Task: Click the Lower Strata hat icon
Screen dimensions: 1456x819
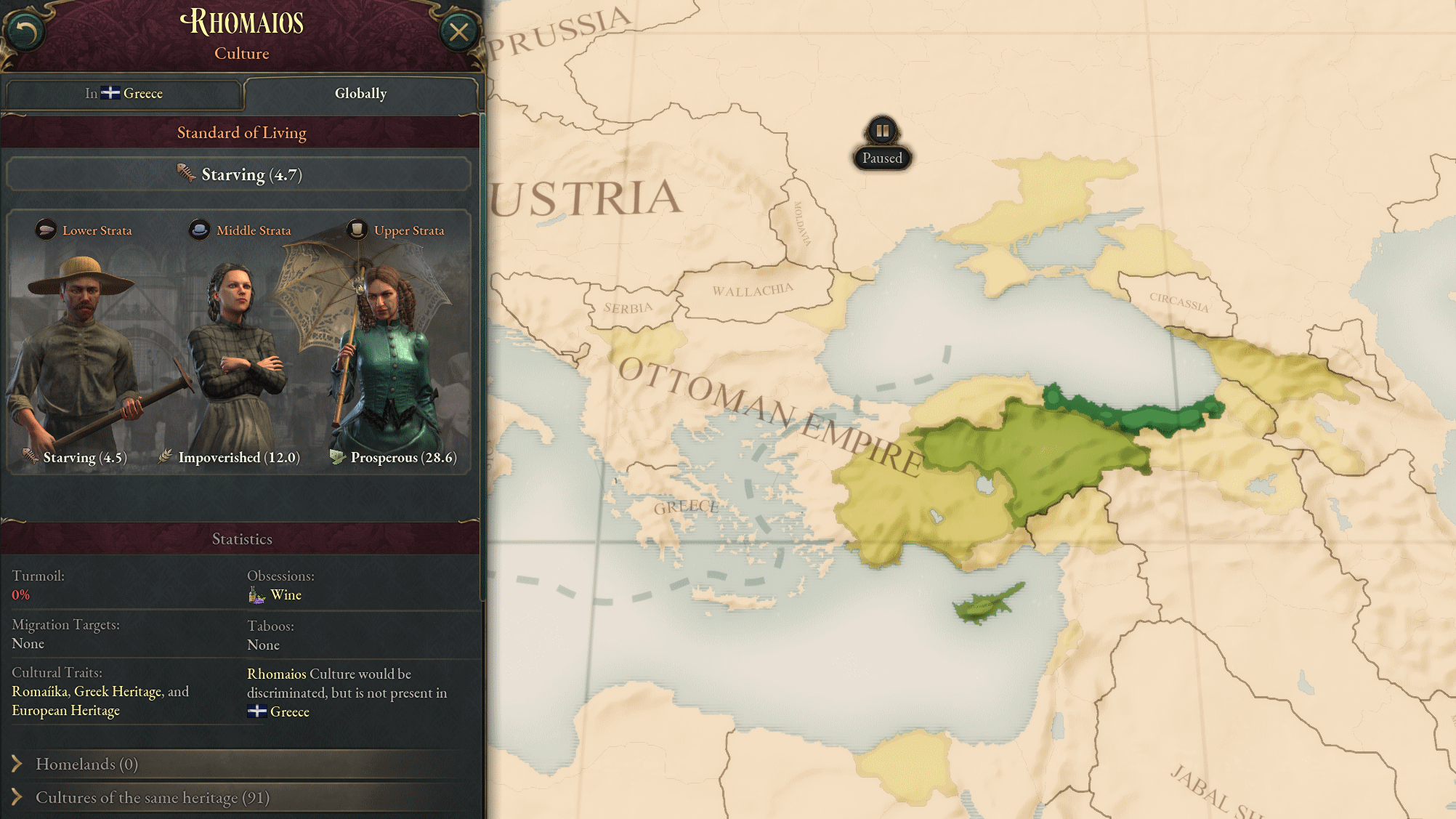Action: pos(45,230)
